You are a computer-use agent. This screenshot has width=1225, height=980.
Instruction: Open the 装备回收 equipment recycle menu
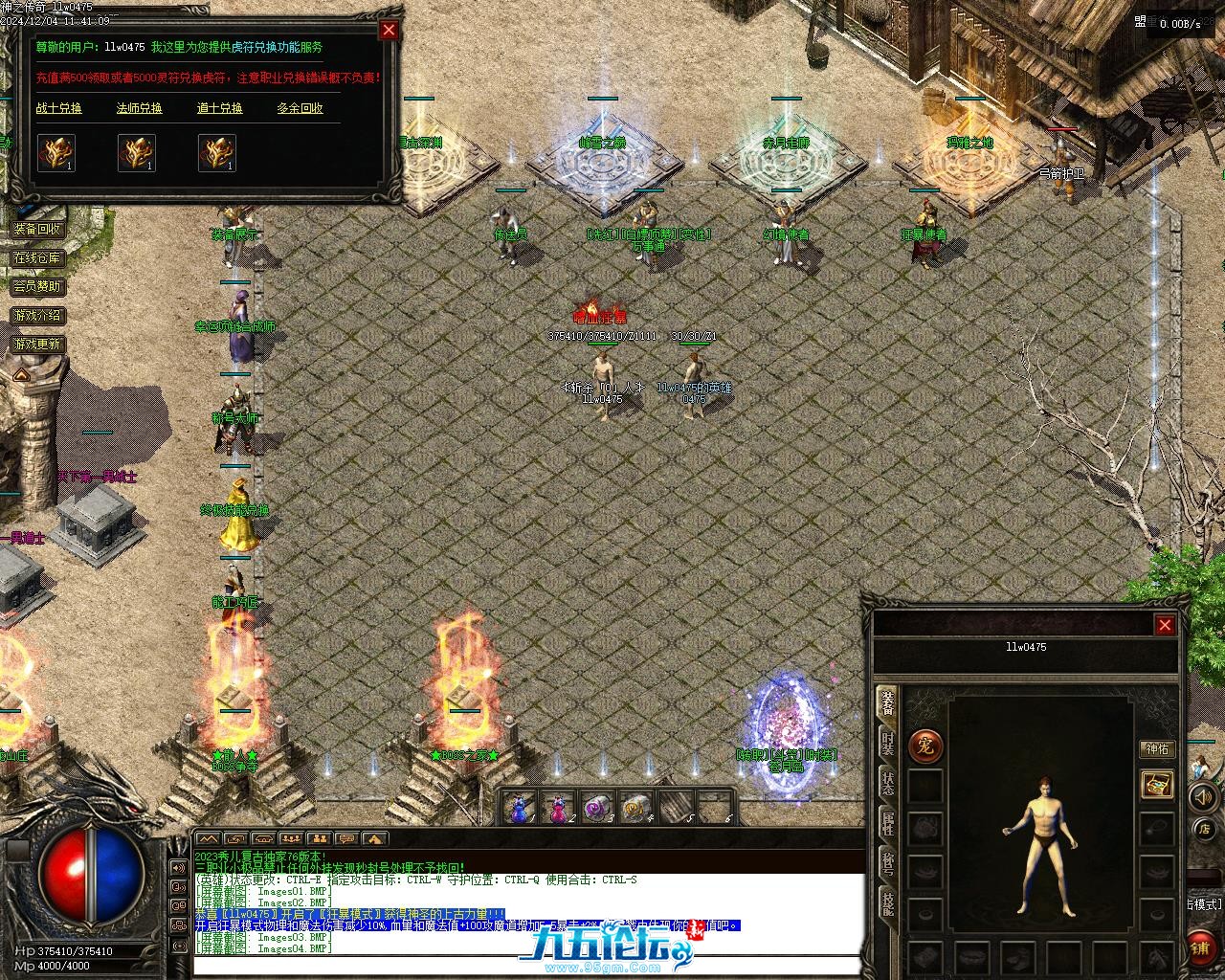click(37, 229)
